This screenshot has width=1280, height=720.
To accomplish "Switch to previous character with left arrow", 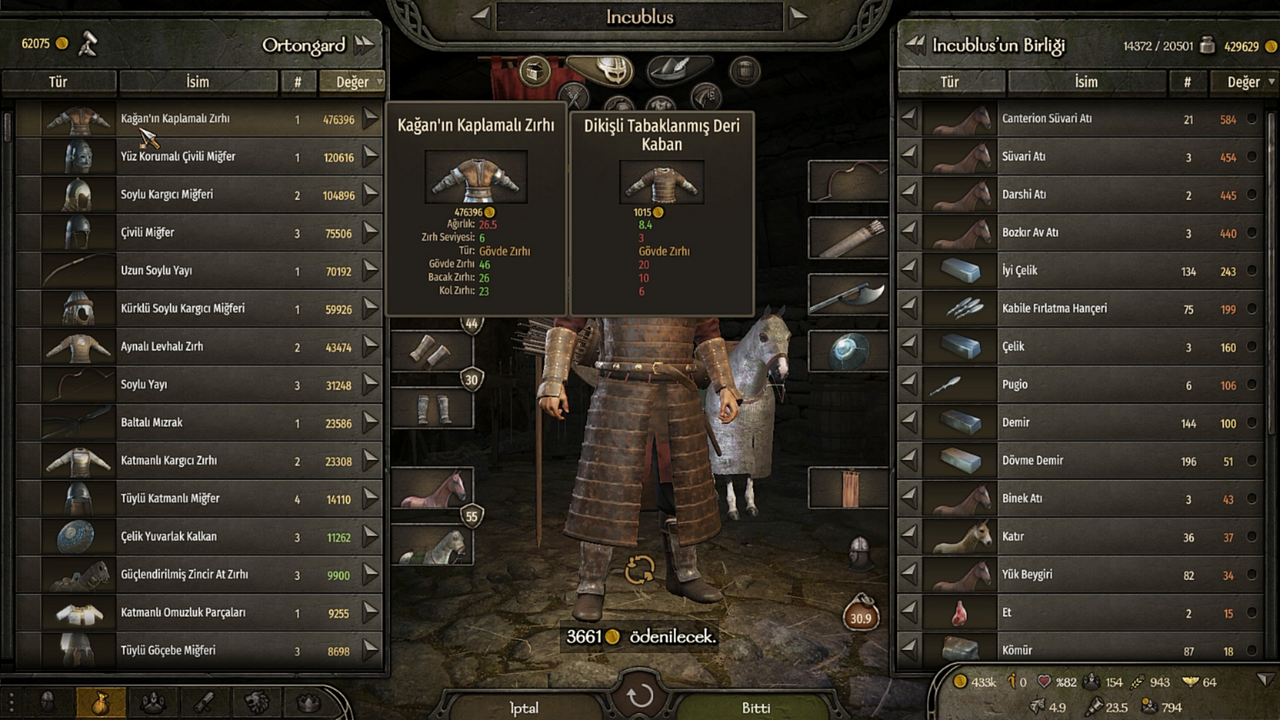I will (481, 16).
